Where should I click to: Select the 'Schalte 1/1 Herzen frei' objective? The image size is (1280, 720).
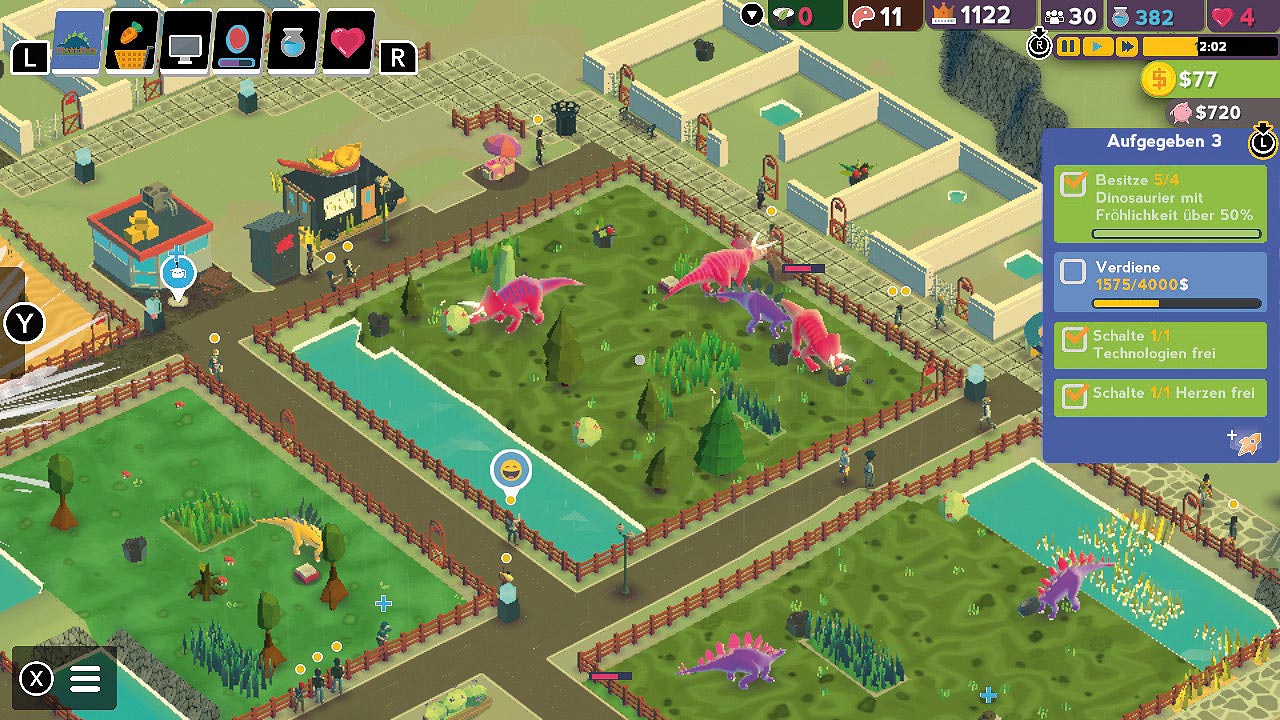[x=1159, y=394]
